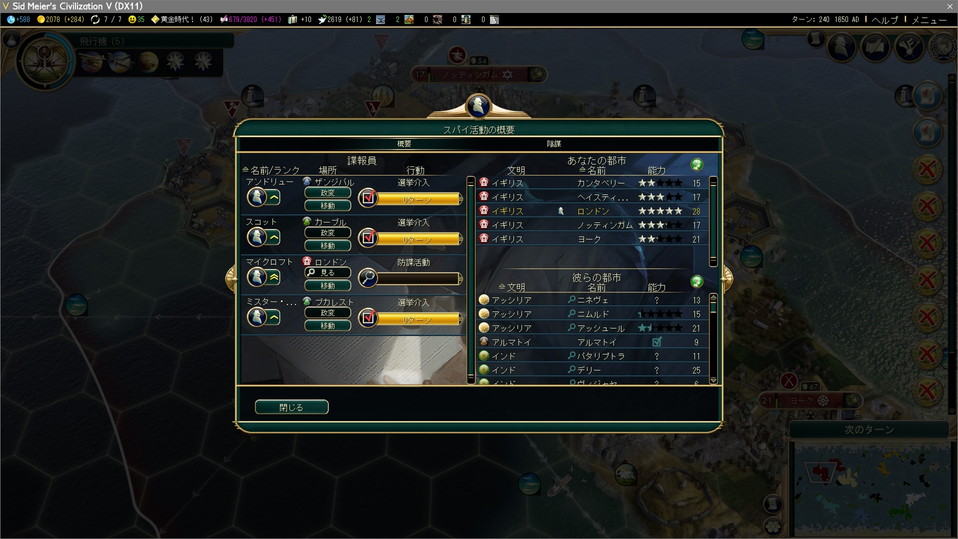Click the 次のターン next turn button
The width and height of the screenshot is (958, 539).
tap(868, 429)
